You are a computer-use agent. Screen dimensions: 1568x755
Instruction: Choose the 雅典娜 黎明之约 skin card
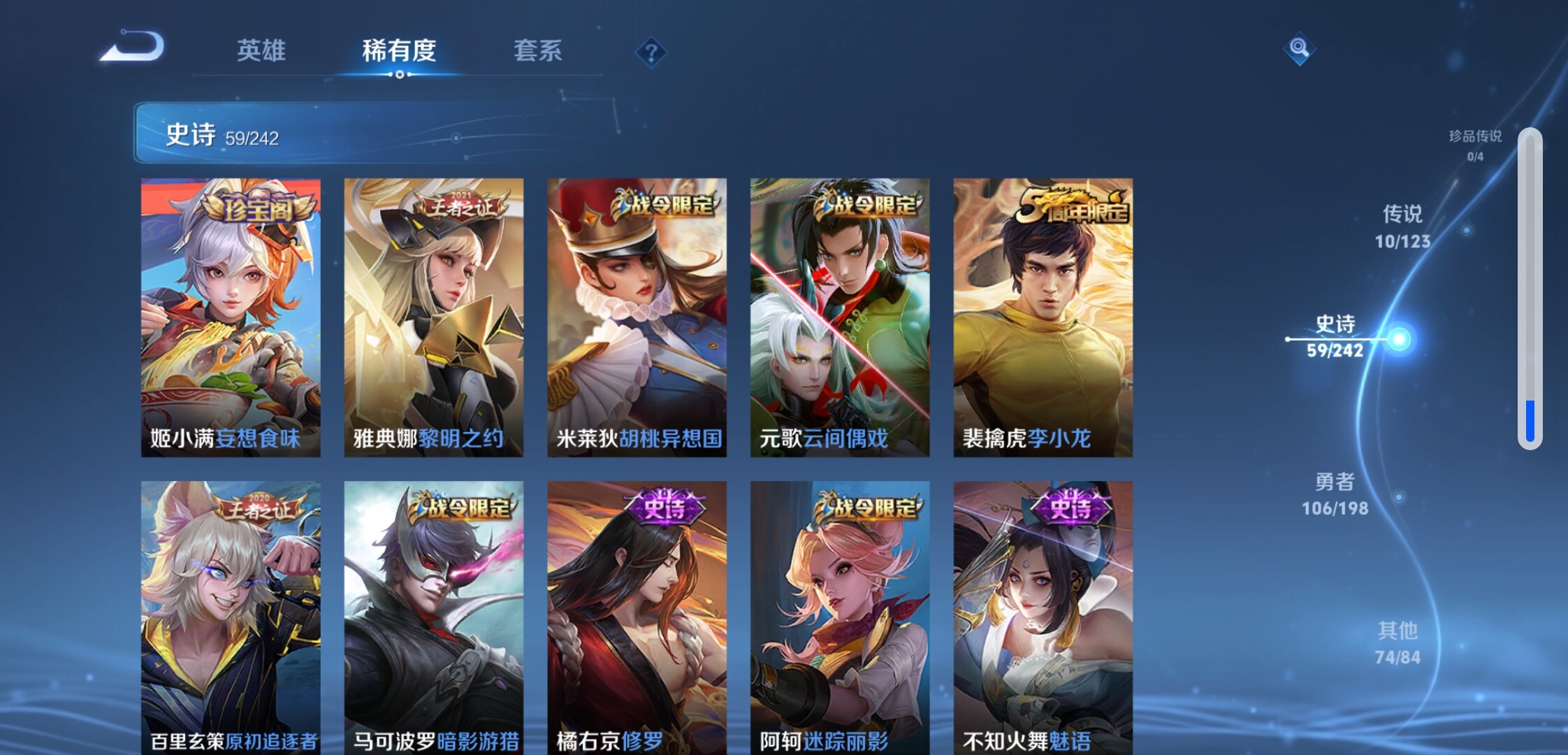(x=433, y=317)
